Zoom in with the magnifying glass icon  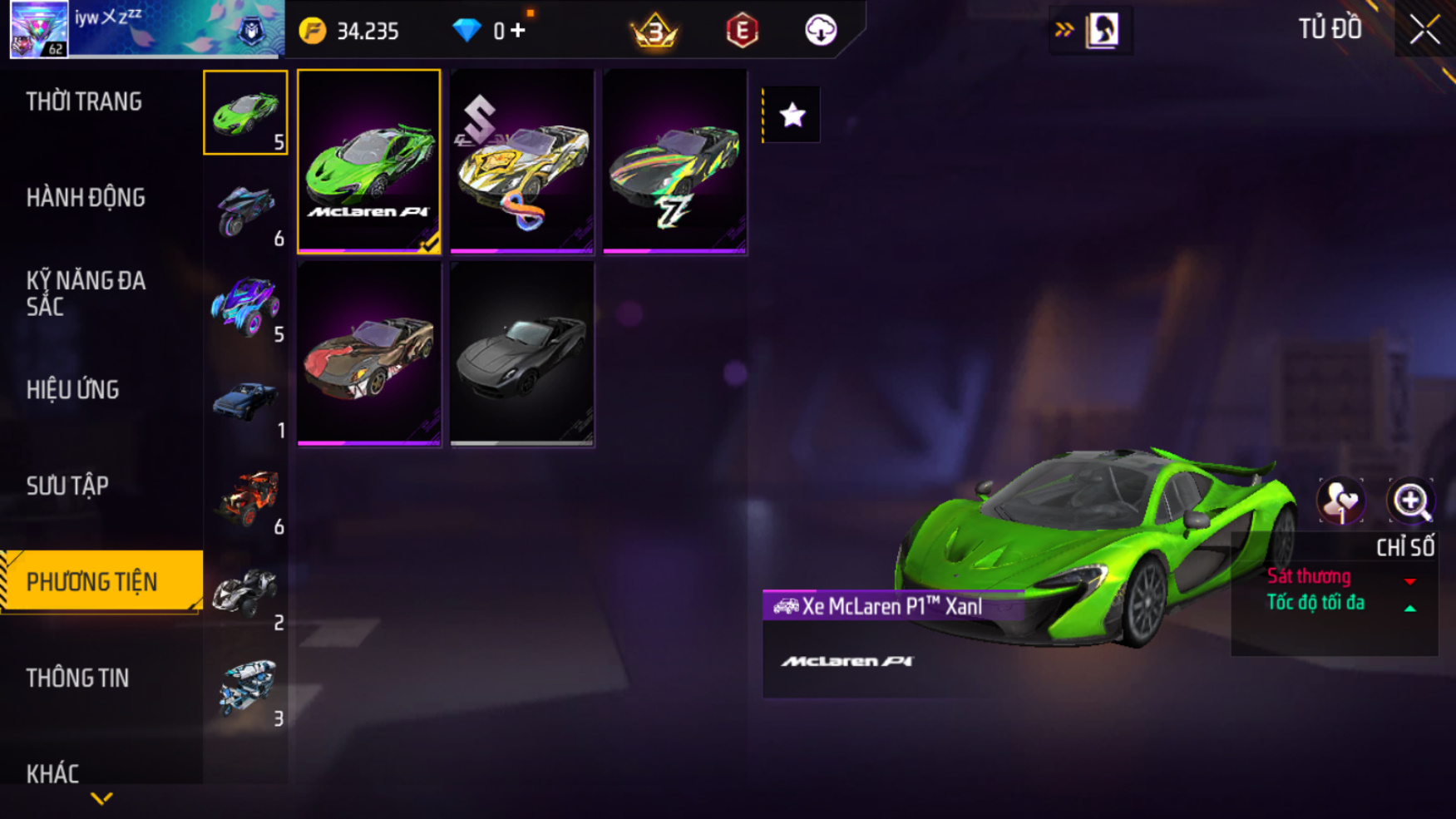tap(1410, 501)
